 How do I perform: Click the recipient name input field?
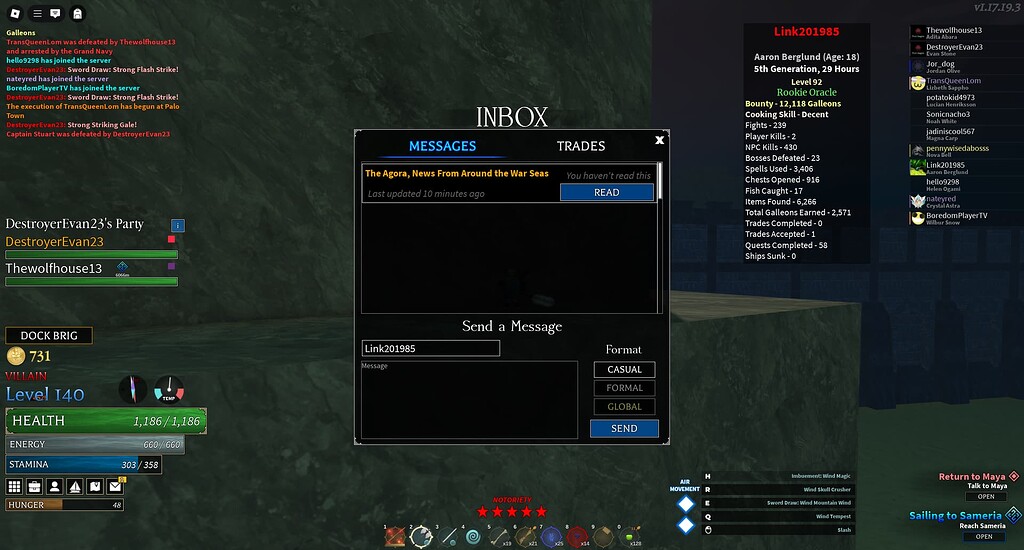point(430,348)
